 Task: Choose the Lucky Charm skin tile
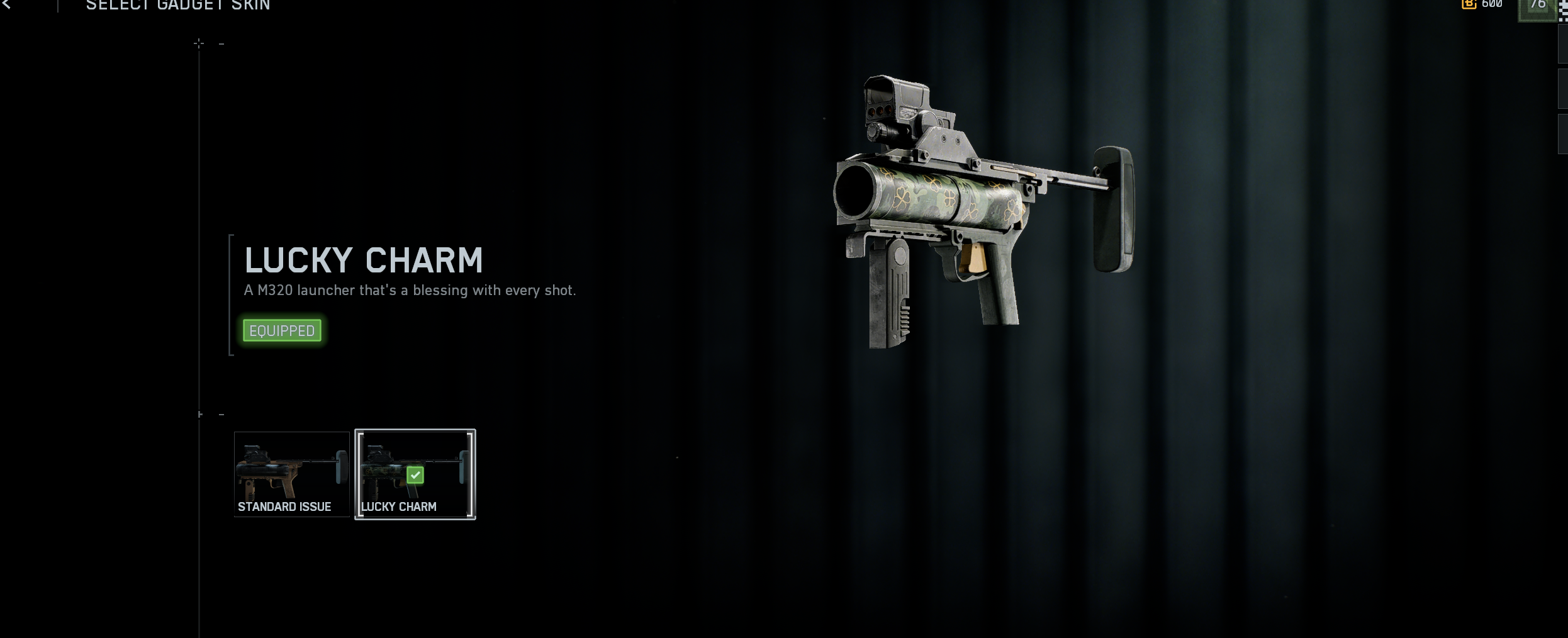pos(415,474)
